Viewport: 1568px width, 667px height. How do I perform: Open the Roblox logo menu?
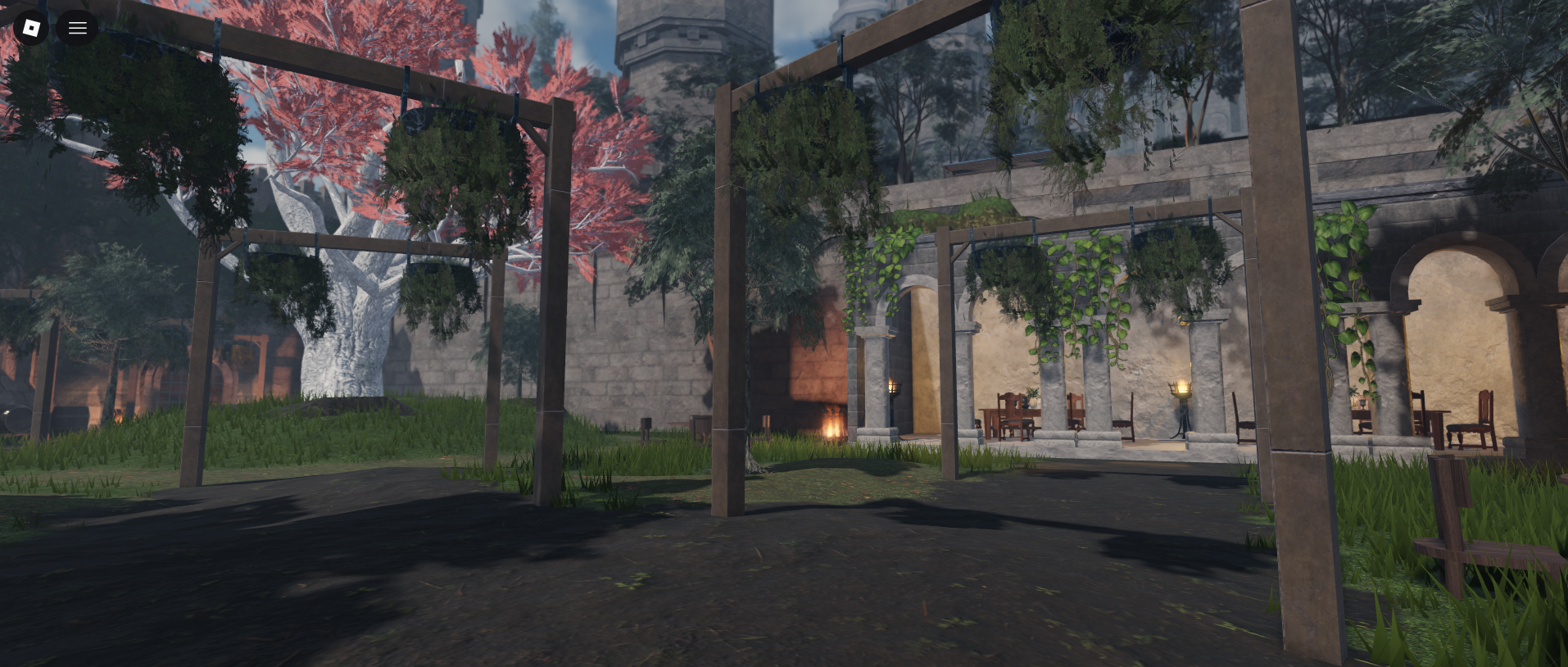coord(31,28)
